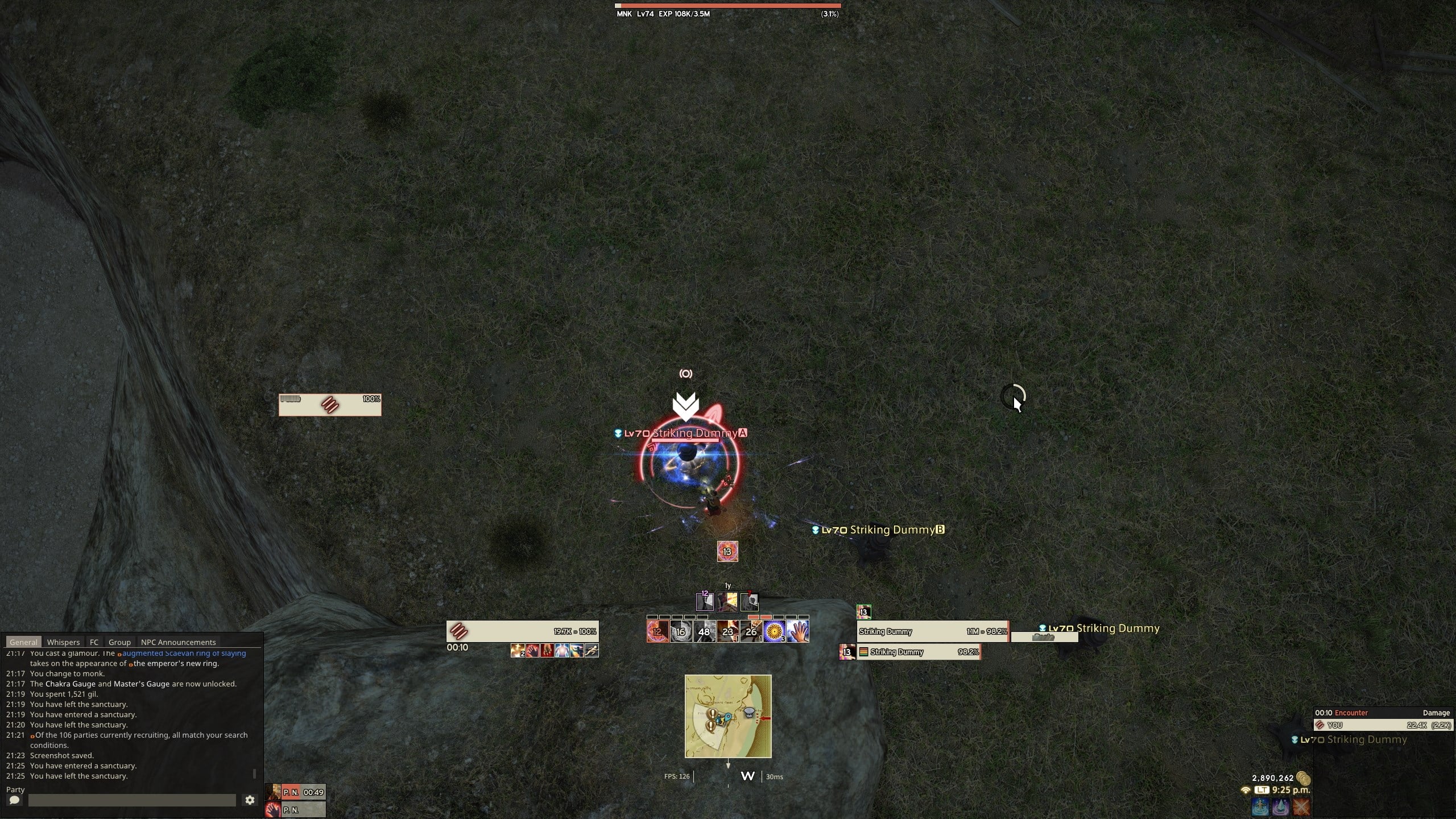Click the online status signal icon beside the clock
This screenshot has height=819, width=1456.
(x=1246, y=791)
